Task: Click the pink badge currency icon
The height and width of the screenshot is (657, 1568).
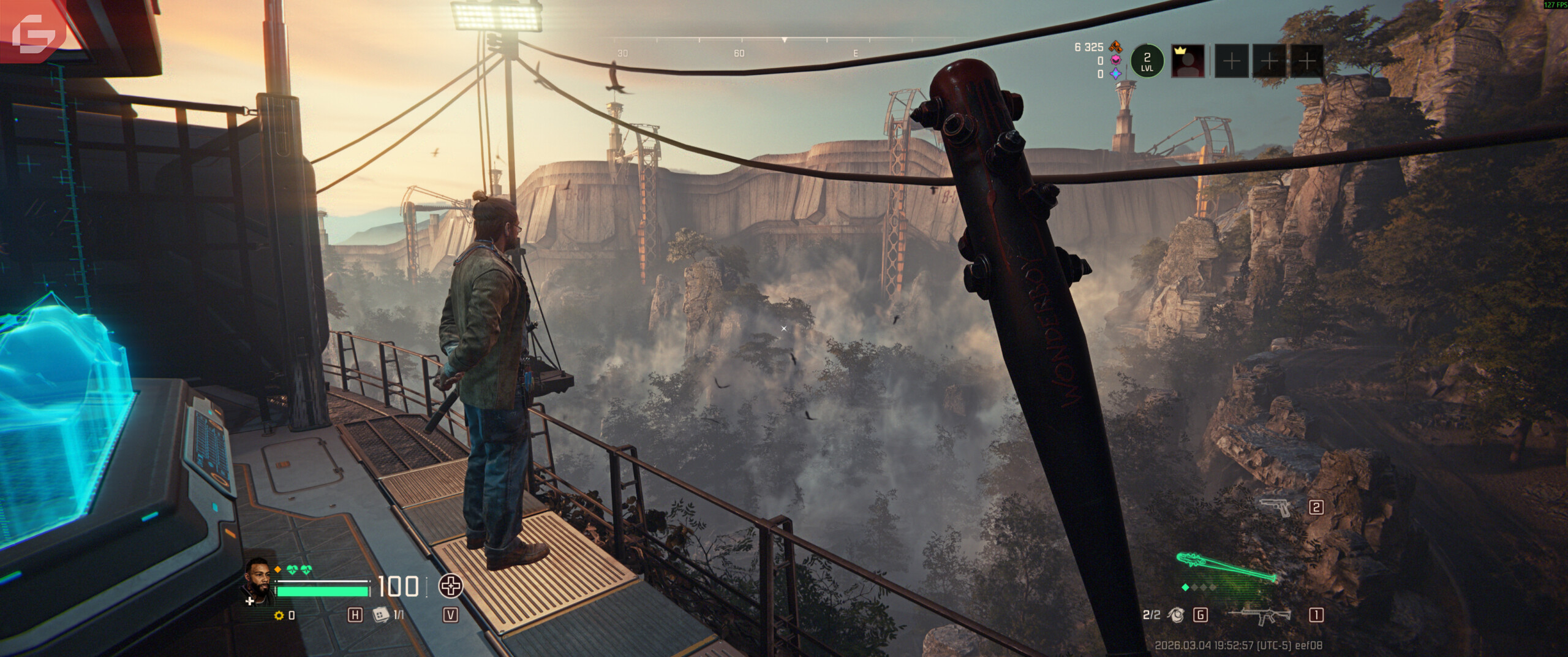Action: click(x=1115, y=61)
